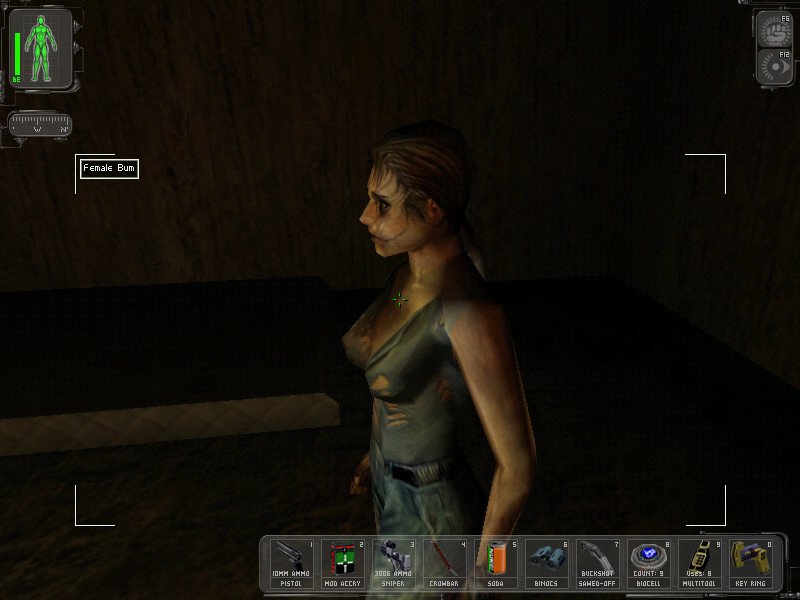Activate the fist augmentation icon
The height and width of the screenshot is (600, 800).
click(x=774, y=30)
